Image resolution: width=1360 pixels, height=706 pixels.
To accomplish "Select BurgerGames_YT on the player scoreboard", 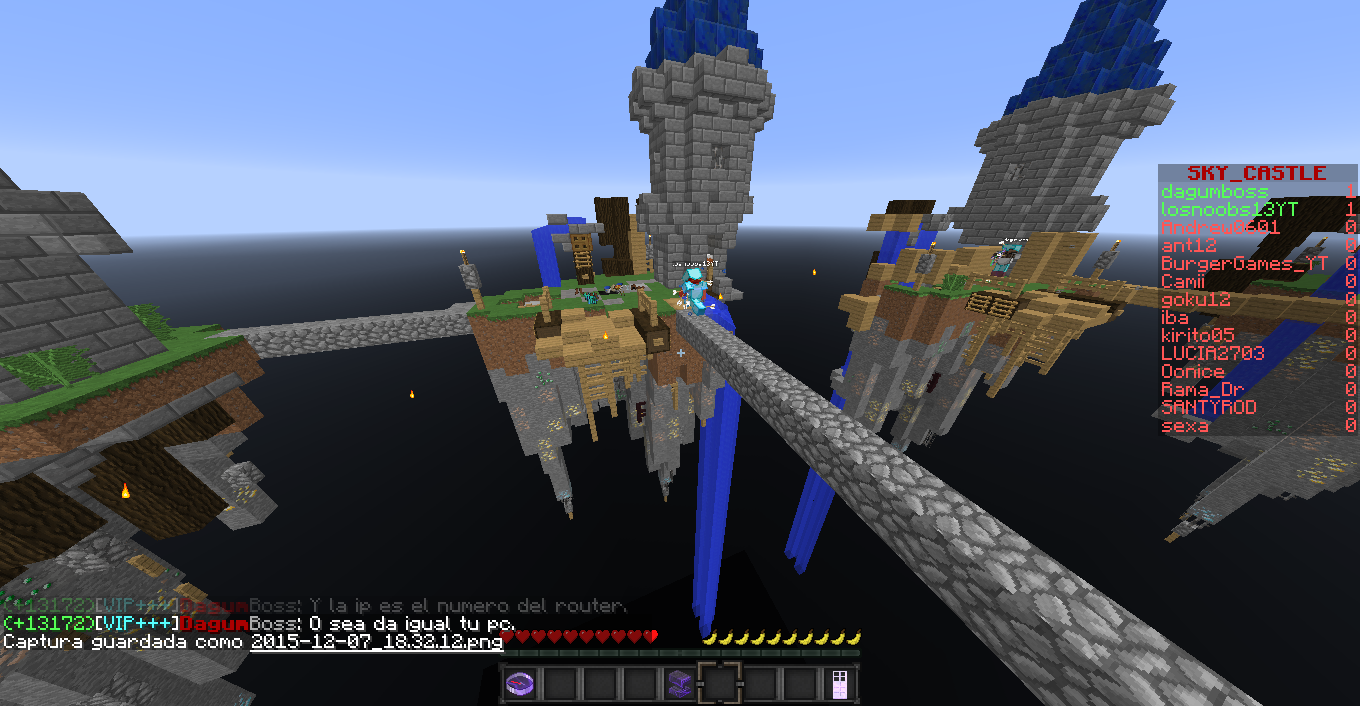I will (1244, 263).
